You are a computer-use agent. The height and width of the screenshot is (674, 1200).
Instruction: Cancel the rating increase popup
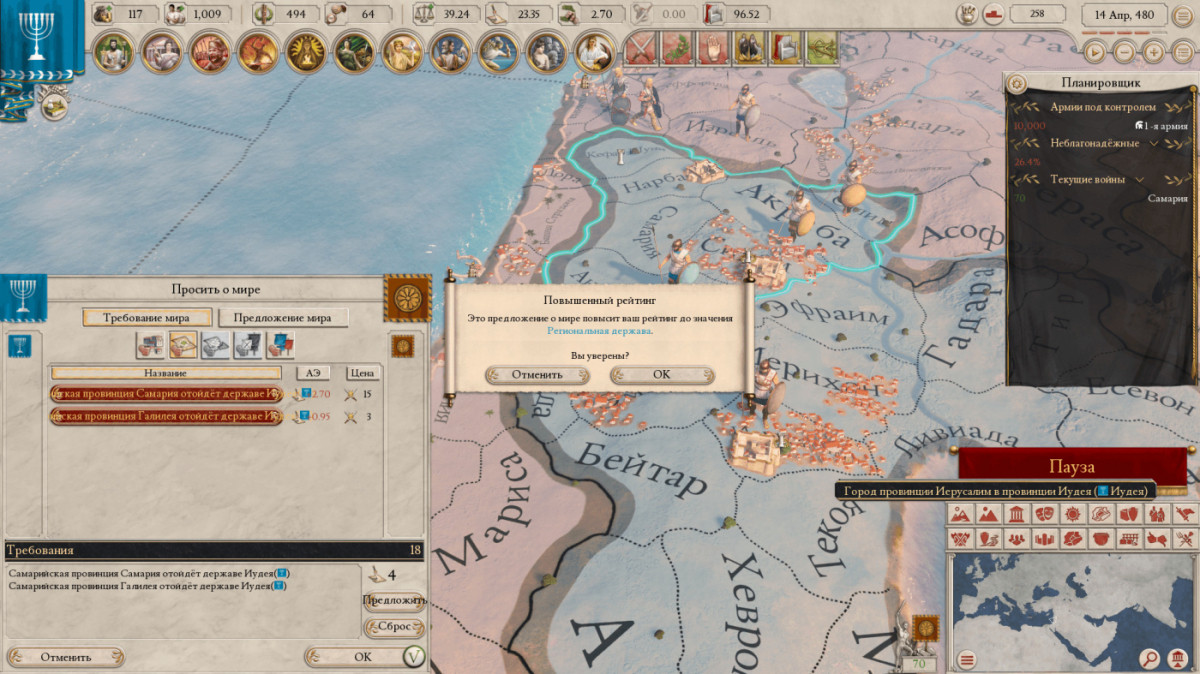(537, 375)
